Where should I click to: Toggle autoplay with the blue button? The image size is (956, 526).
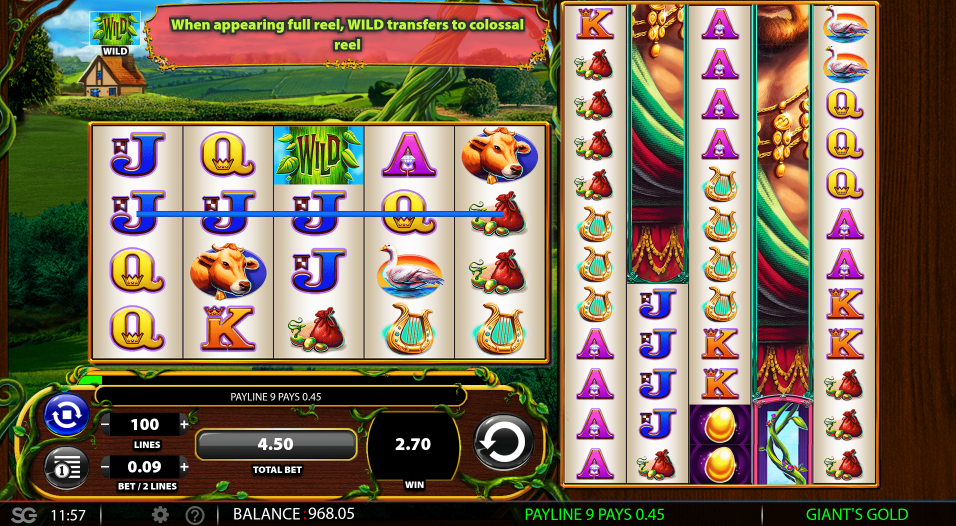click(x=67, y=416)
